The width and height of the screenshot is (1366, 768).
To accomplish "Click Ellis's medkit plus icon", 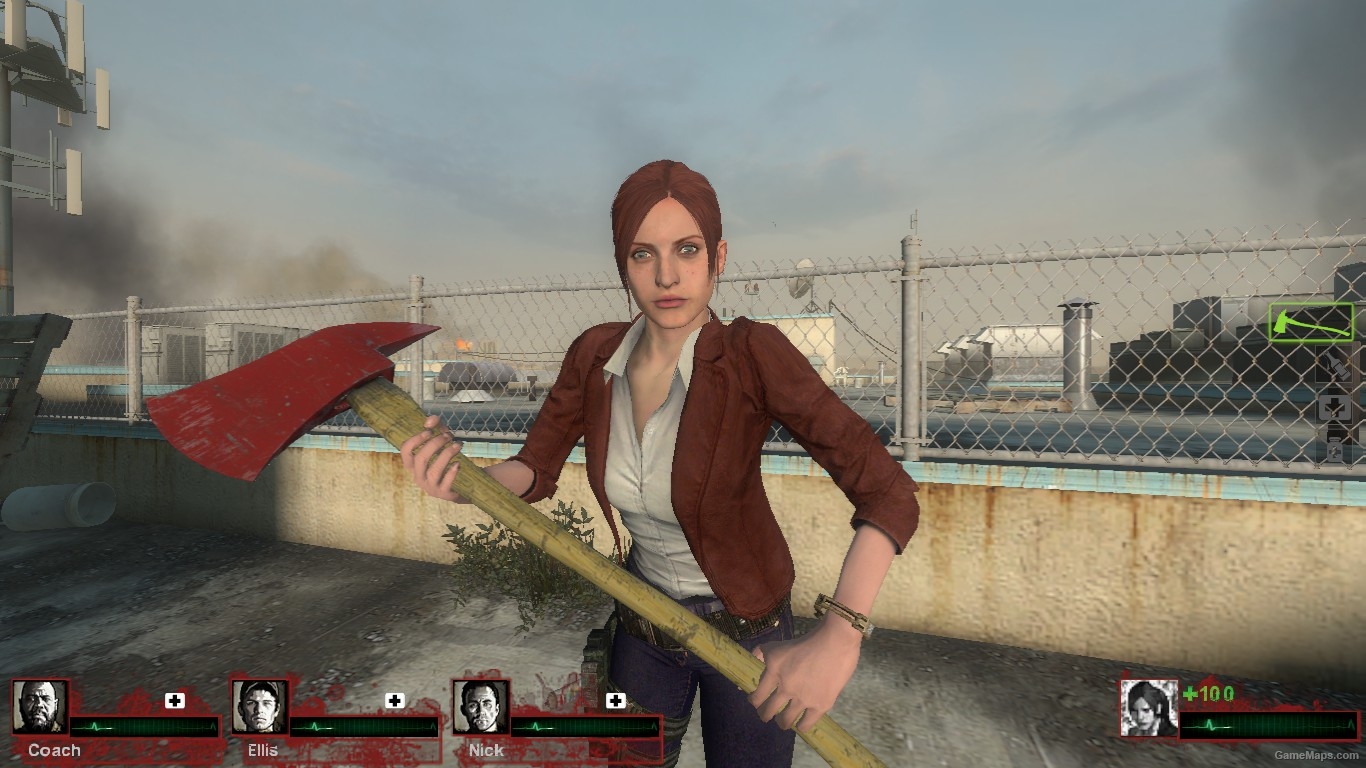I will coord(395,698).
